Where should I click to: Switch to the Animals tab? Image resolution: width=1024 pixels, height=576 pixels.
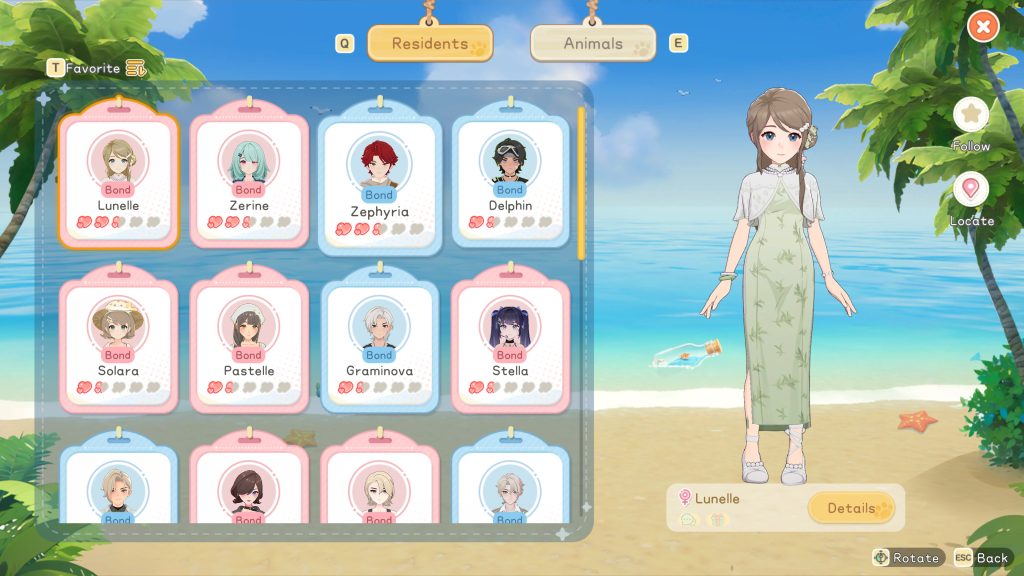[593, 44]
